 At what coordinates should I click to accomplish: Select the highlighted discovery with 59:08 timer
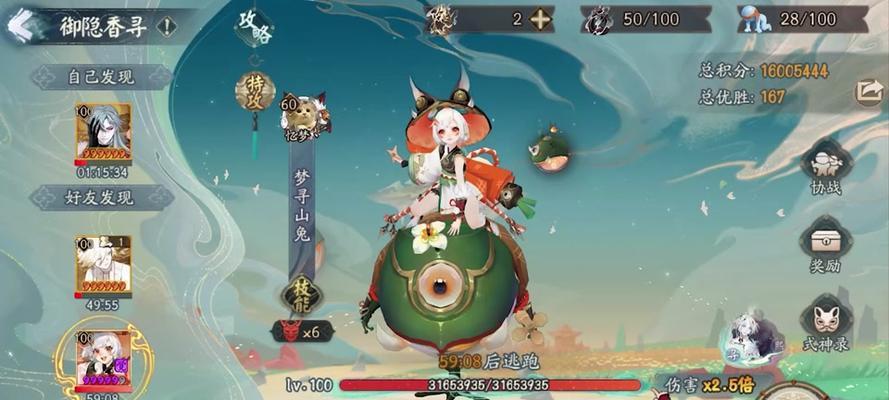tap(103, 360)
